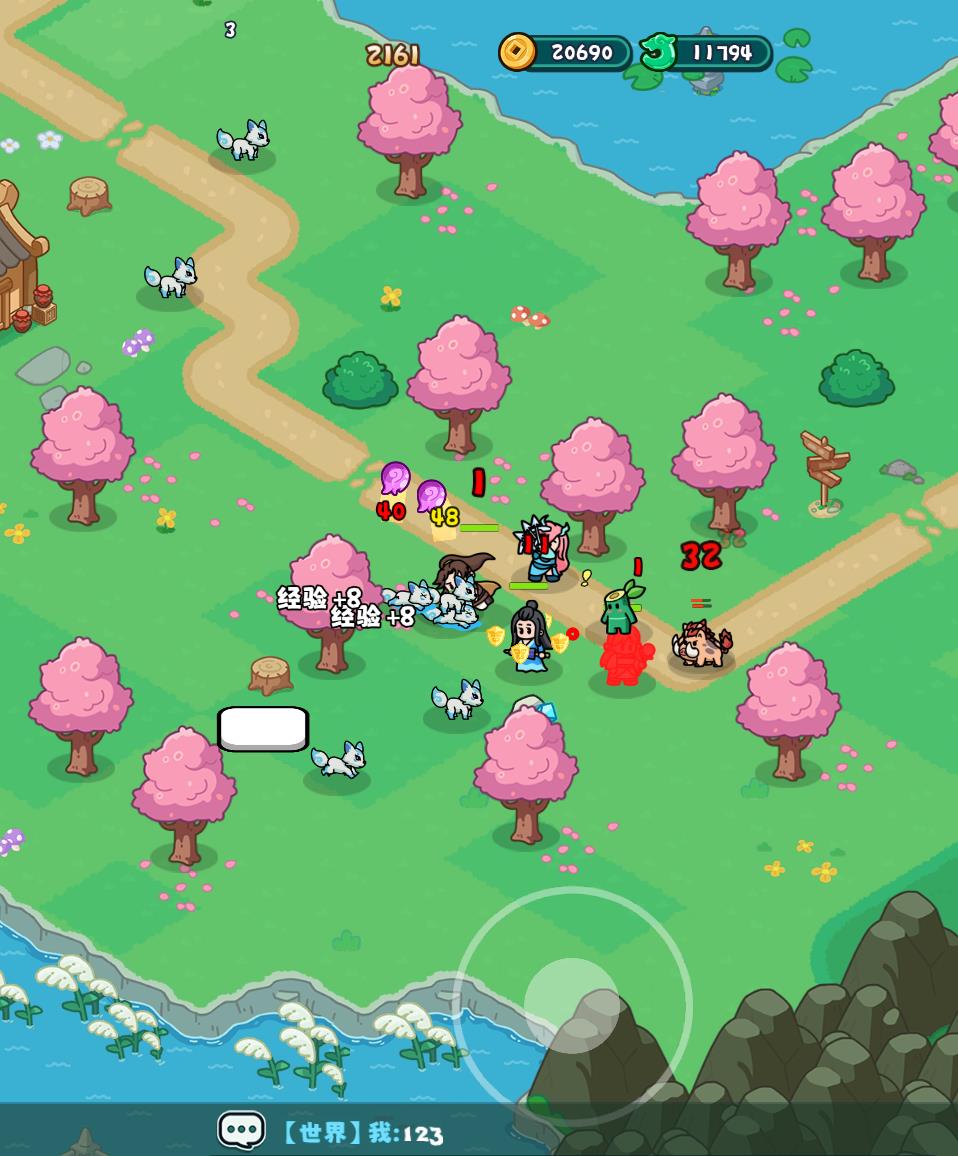Open the 世界 world chat message bar

click(x=362, y=1133)
